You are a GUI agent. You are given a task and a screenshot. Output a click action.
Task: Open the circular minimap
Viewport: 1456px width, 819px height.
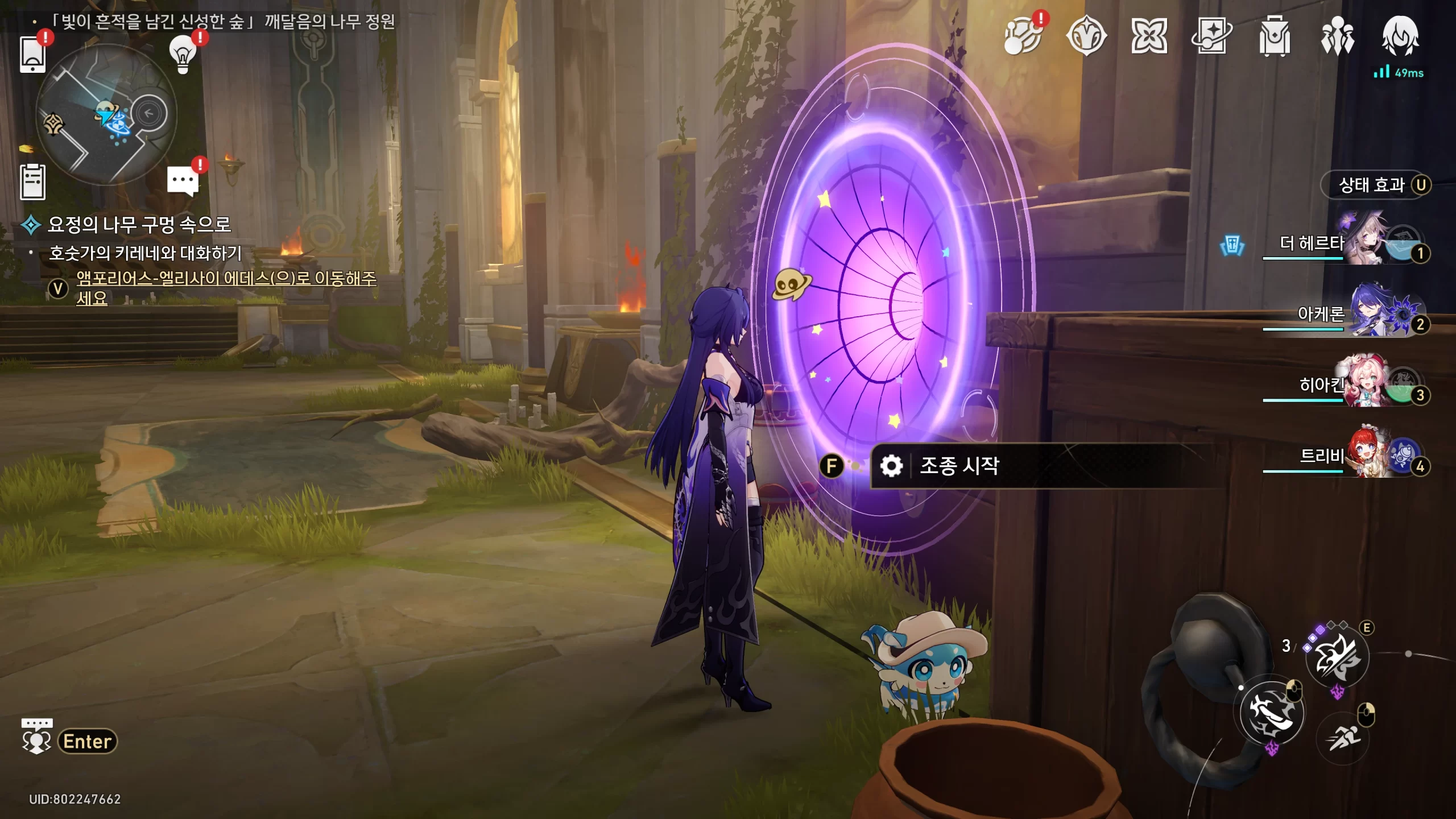[x=106, y=114]
